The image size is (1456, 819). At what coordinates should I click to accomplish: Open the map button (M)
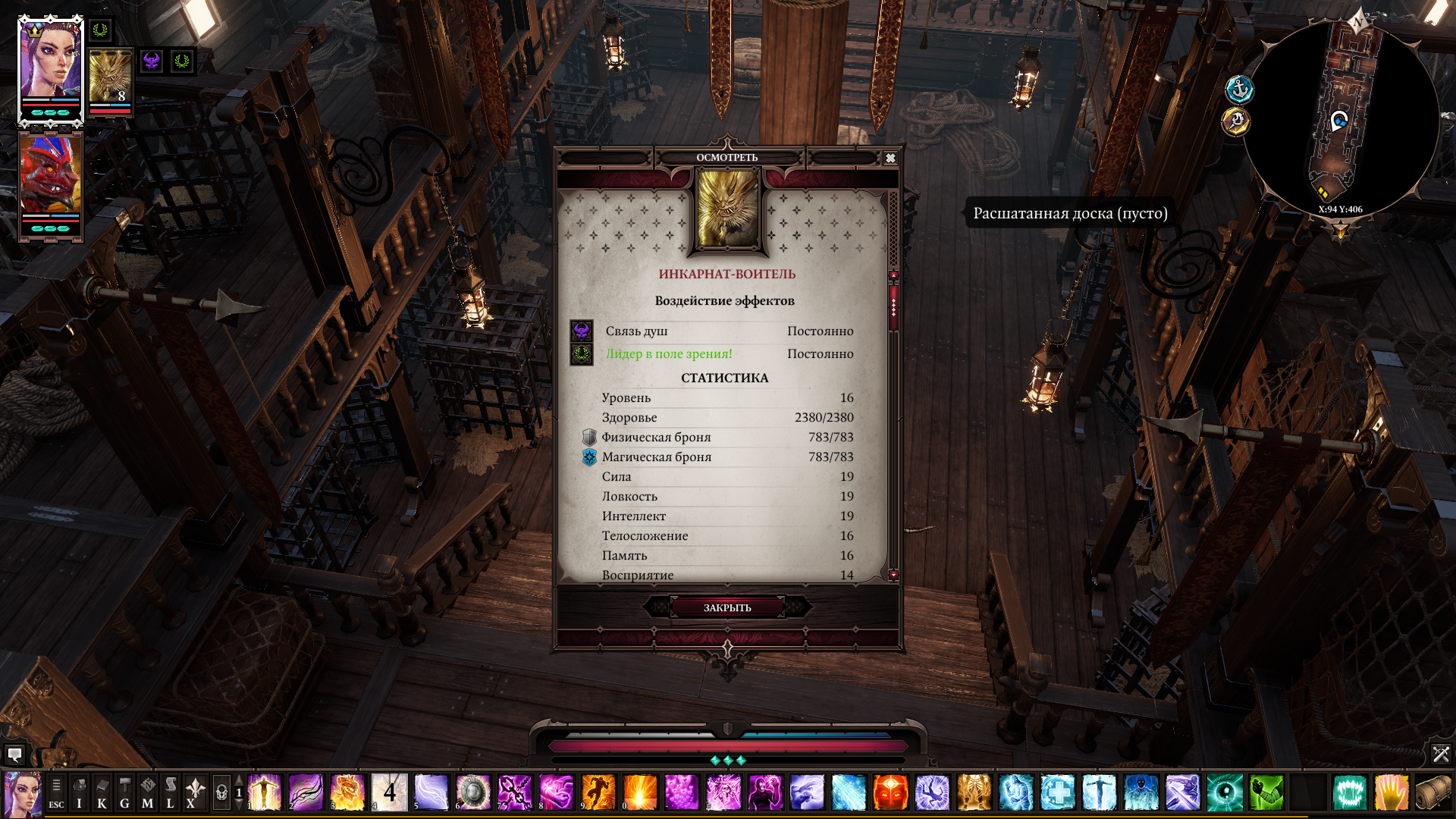click(x=147, y=793)
